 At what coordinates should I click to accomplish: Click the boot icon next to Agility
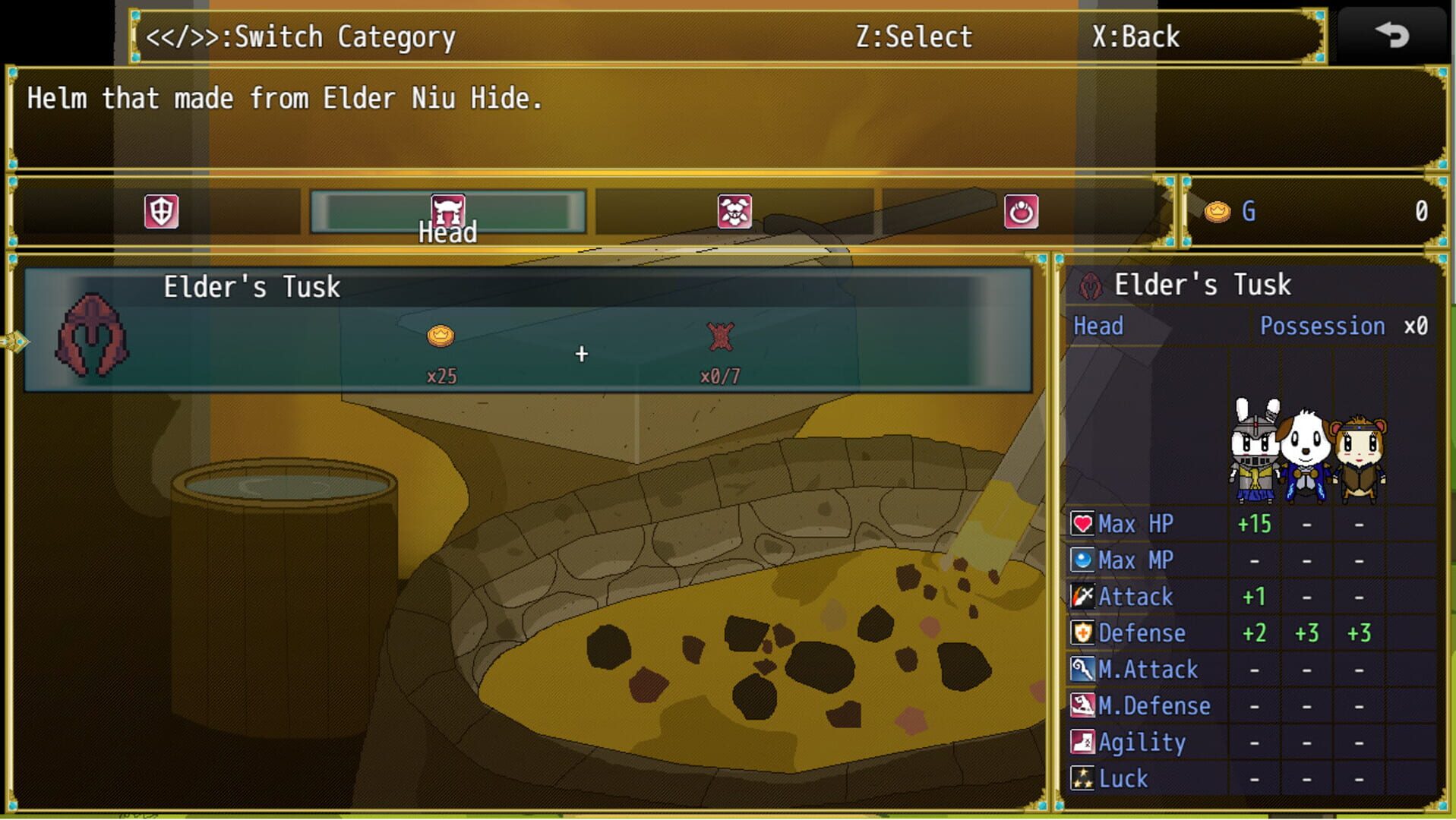[x=1082, y=742]
